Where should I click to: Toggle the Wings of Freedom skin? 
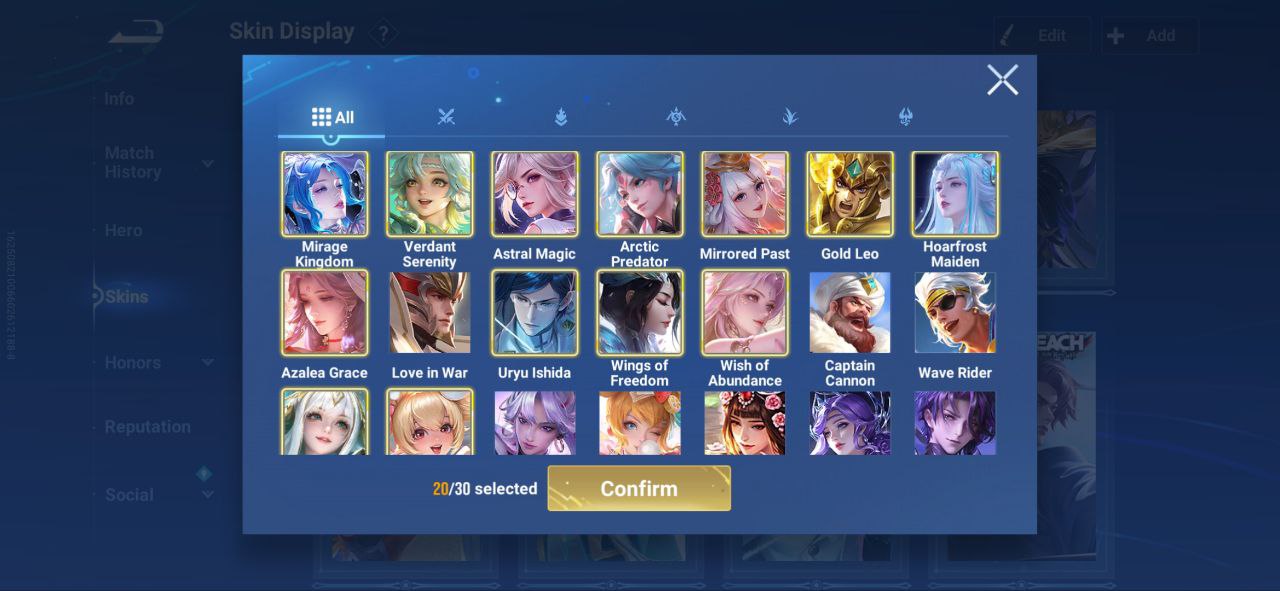pyautogui.click(x=640, y=312)
